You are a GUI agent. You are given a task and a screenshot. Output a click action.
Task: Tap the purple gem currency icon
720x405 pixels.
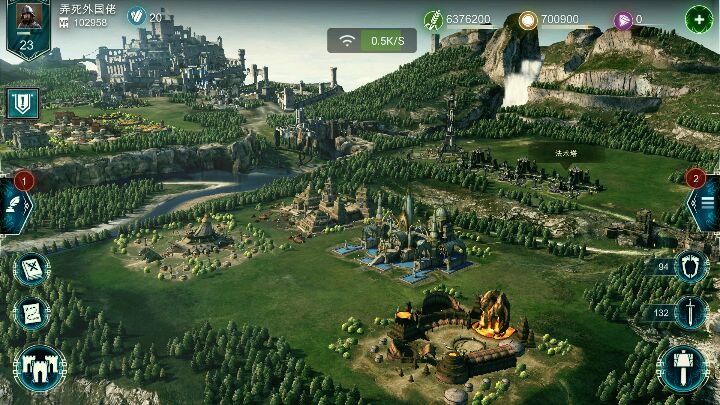point(623,19)
